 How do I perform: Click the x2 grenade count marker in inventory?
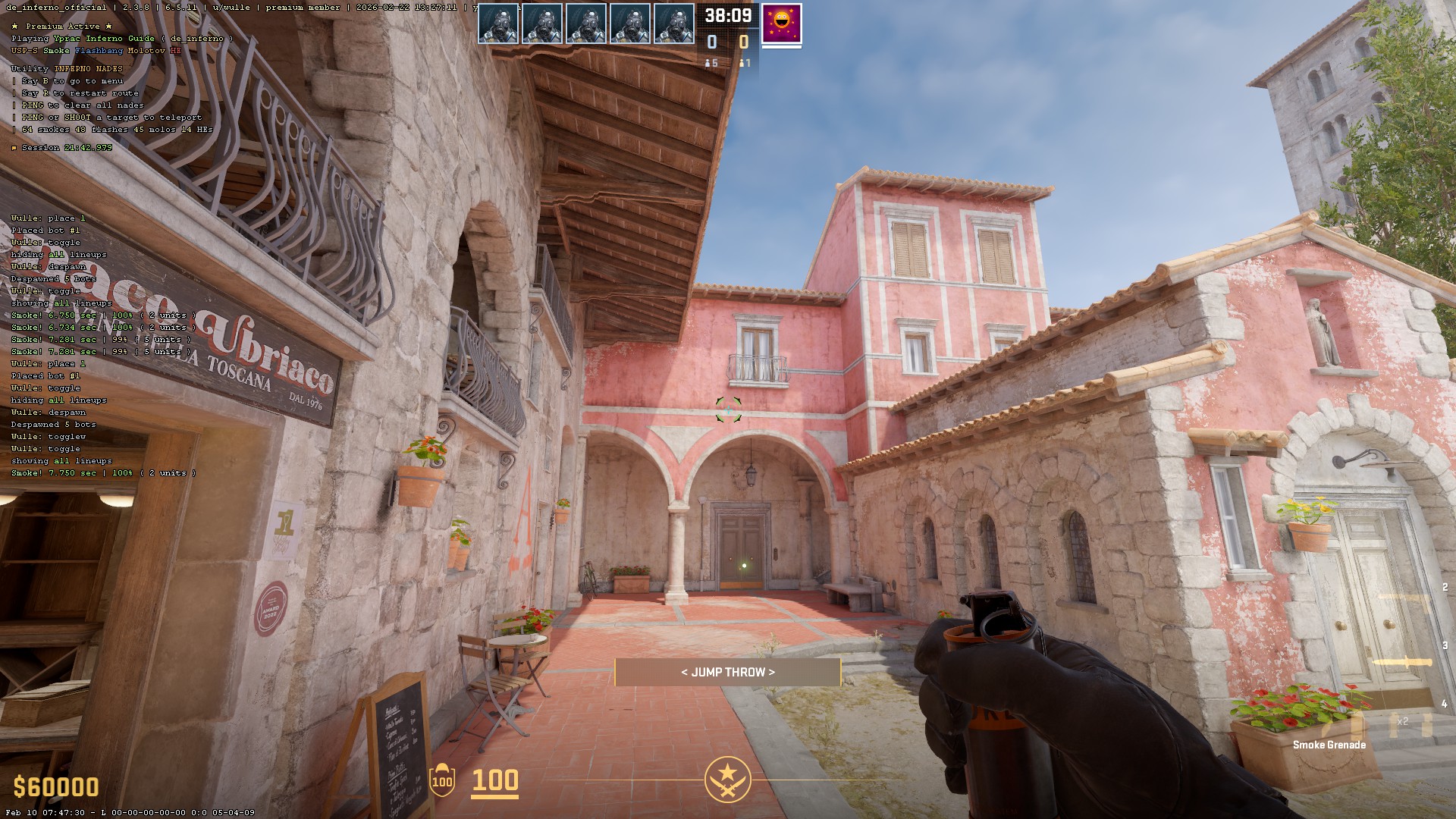tap(1403, 721)
